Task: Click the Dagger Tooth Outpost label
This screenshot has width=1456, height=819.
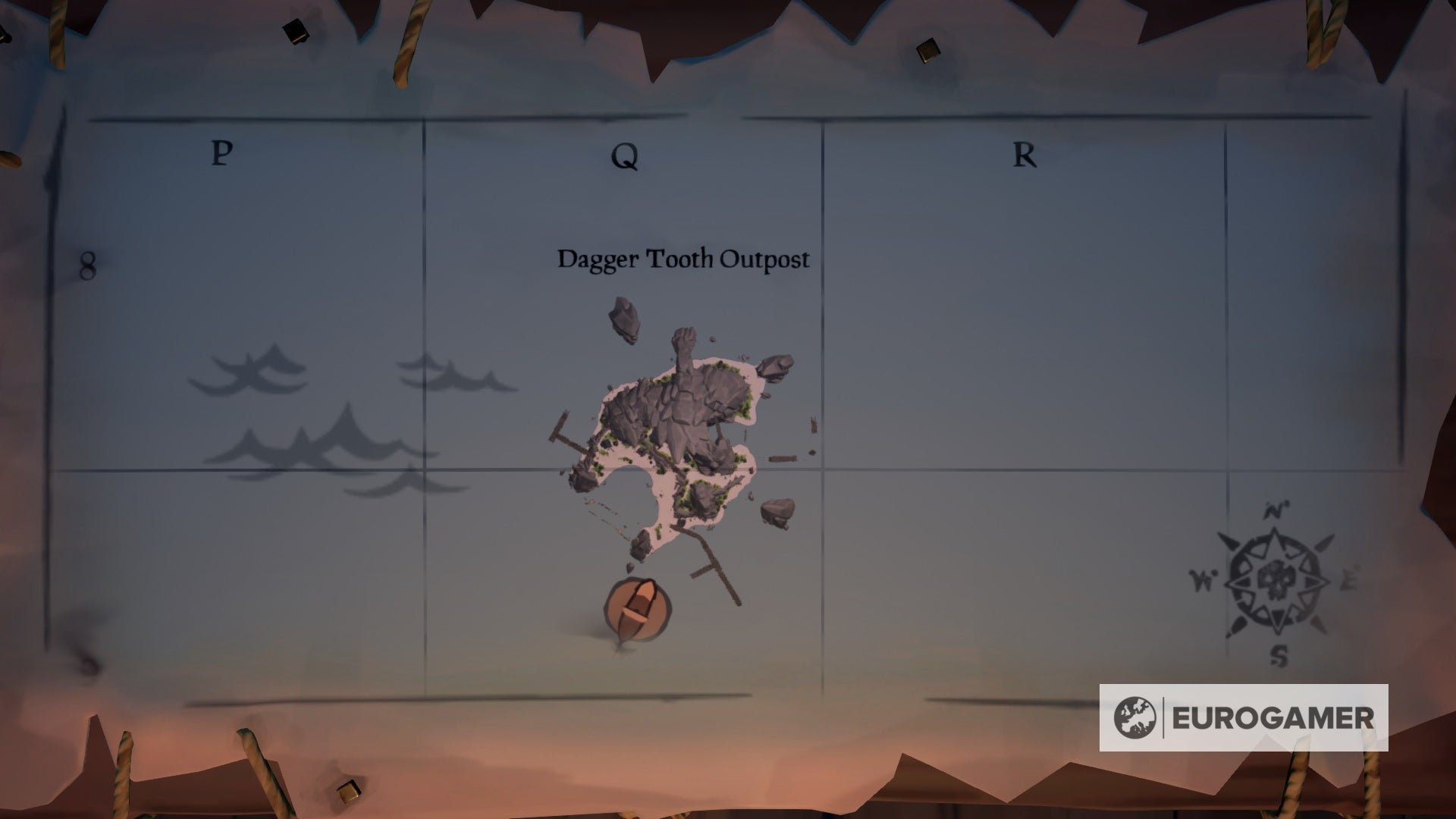Action: 682,259
